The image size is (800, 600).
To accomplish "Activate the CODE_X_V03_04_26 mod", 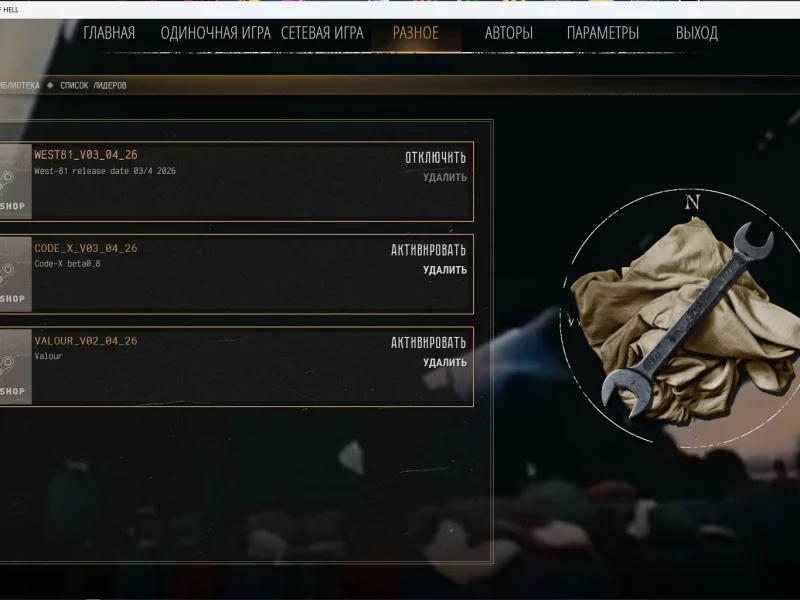I will [428, 250].
